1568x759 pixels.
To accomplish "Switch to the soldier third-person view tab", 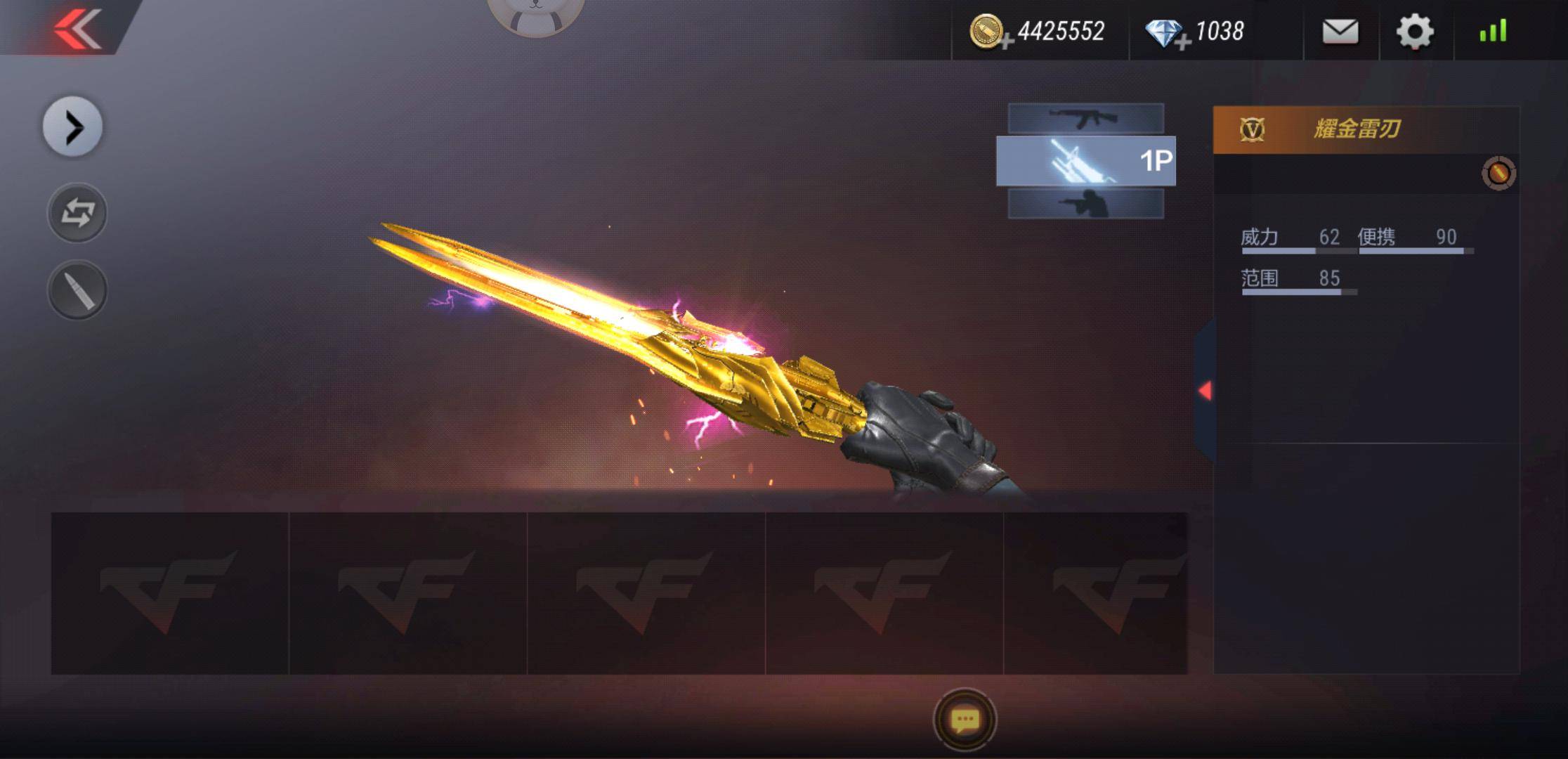I will [1085, 204].
